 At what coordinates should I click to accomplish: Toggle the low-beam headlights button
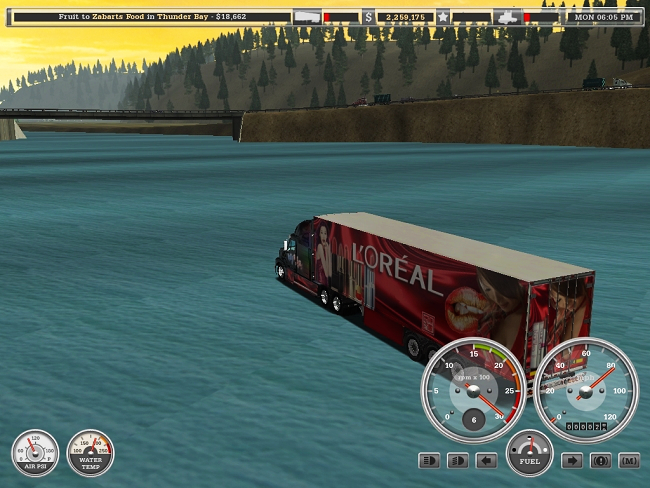458,461
